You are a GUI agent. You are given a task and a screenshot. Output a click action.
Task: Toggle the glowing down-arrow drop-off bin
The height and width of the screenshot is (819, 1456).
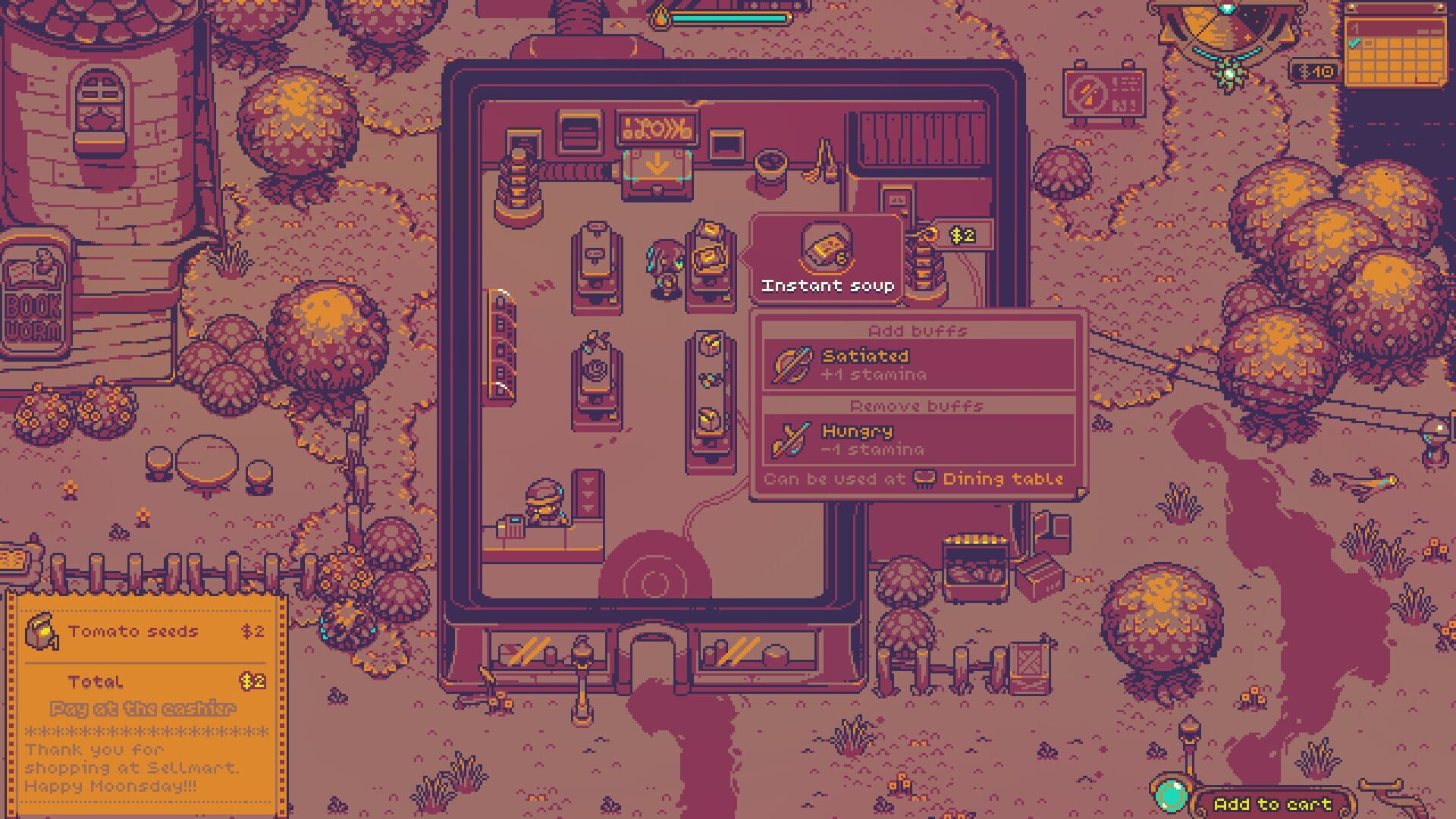655,163
